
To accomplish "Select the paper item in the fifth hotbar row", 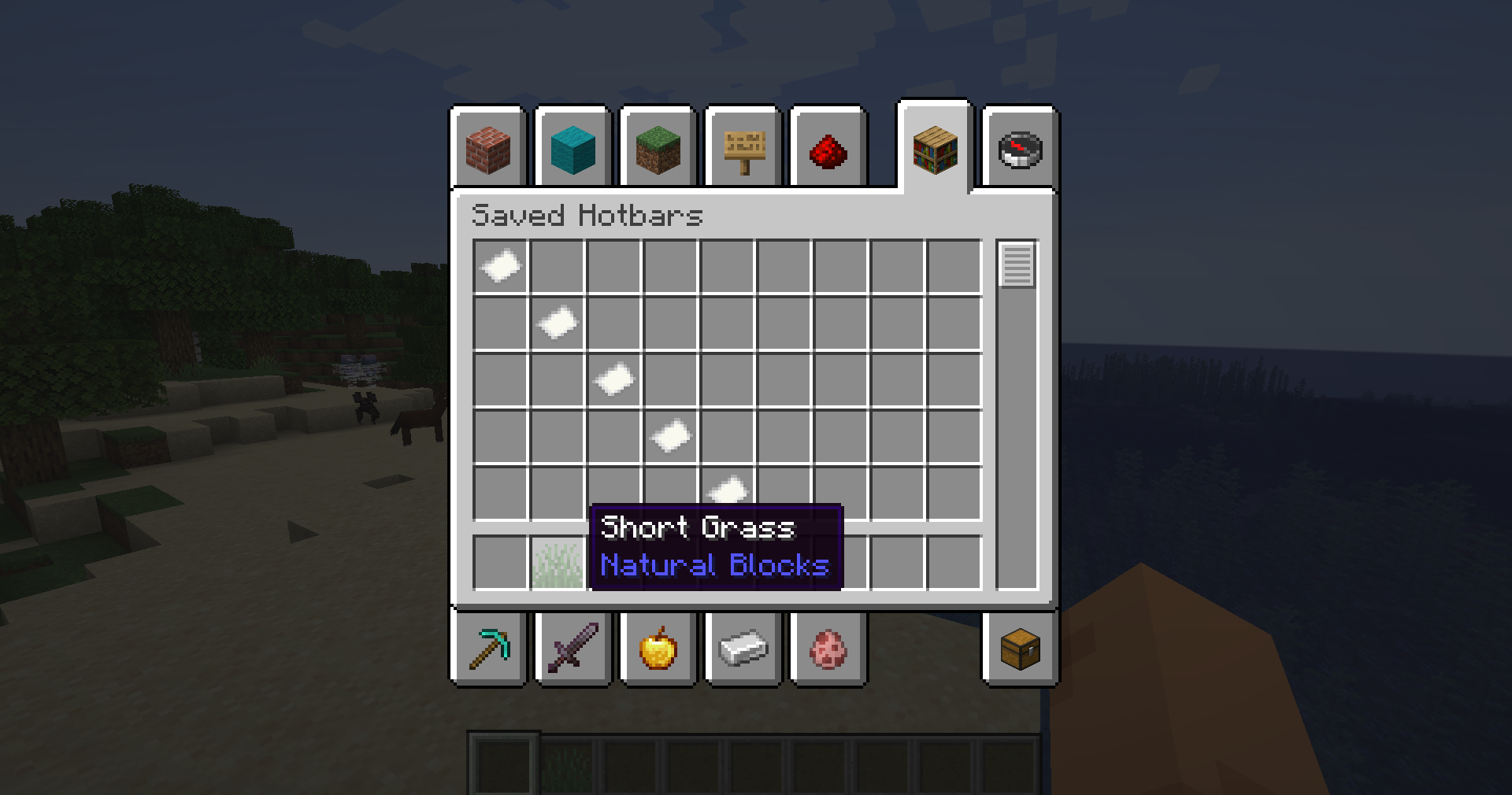I will [x=728, y=491].
